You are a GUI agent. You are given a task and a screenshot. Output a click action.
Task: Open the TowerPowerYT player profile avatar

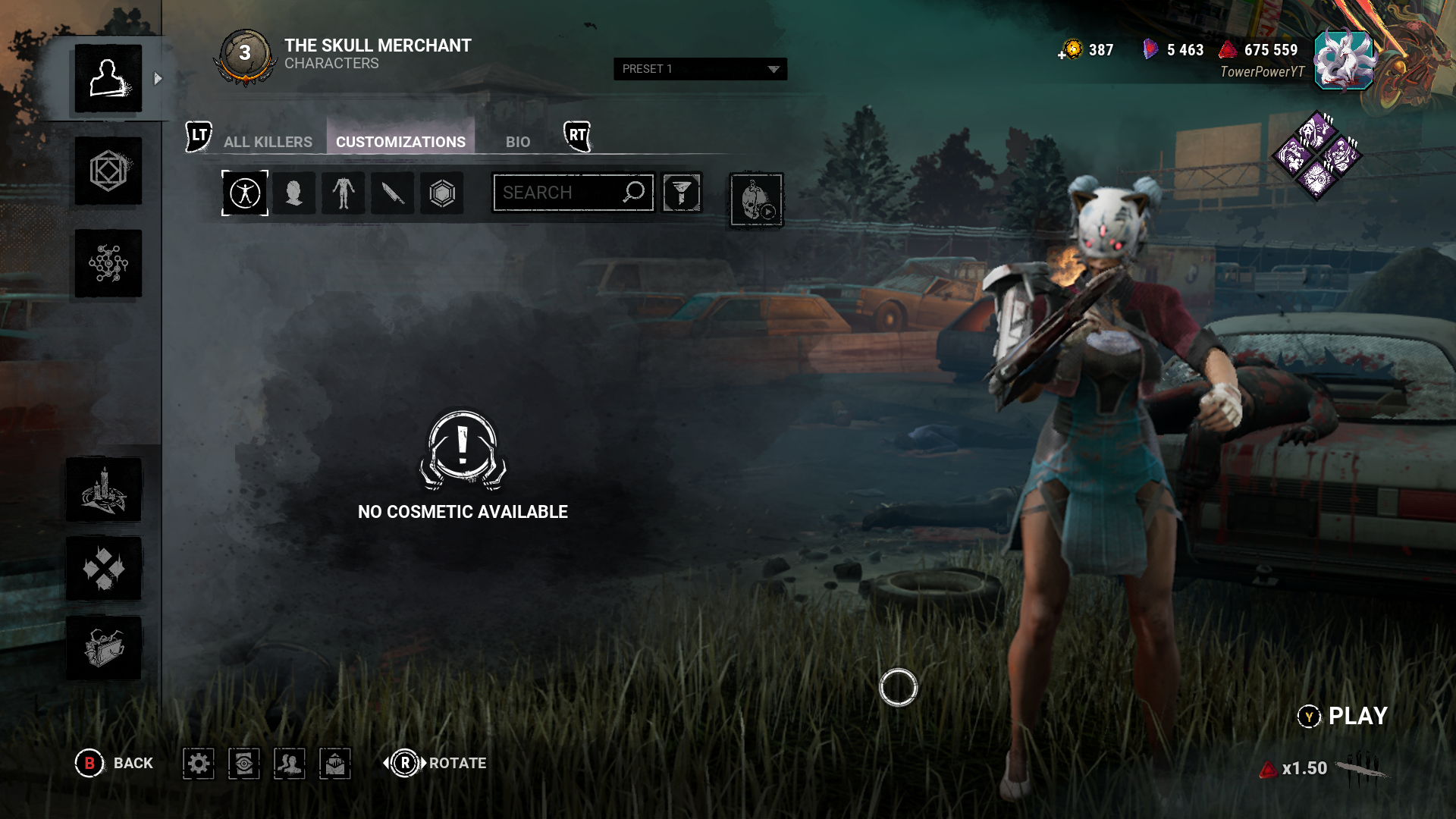coord(1343,61)
